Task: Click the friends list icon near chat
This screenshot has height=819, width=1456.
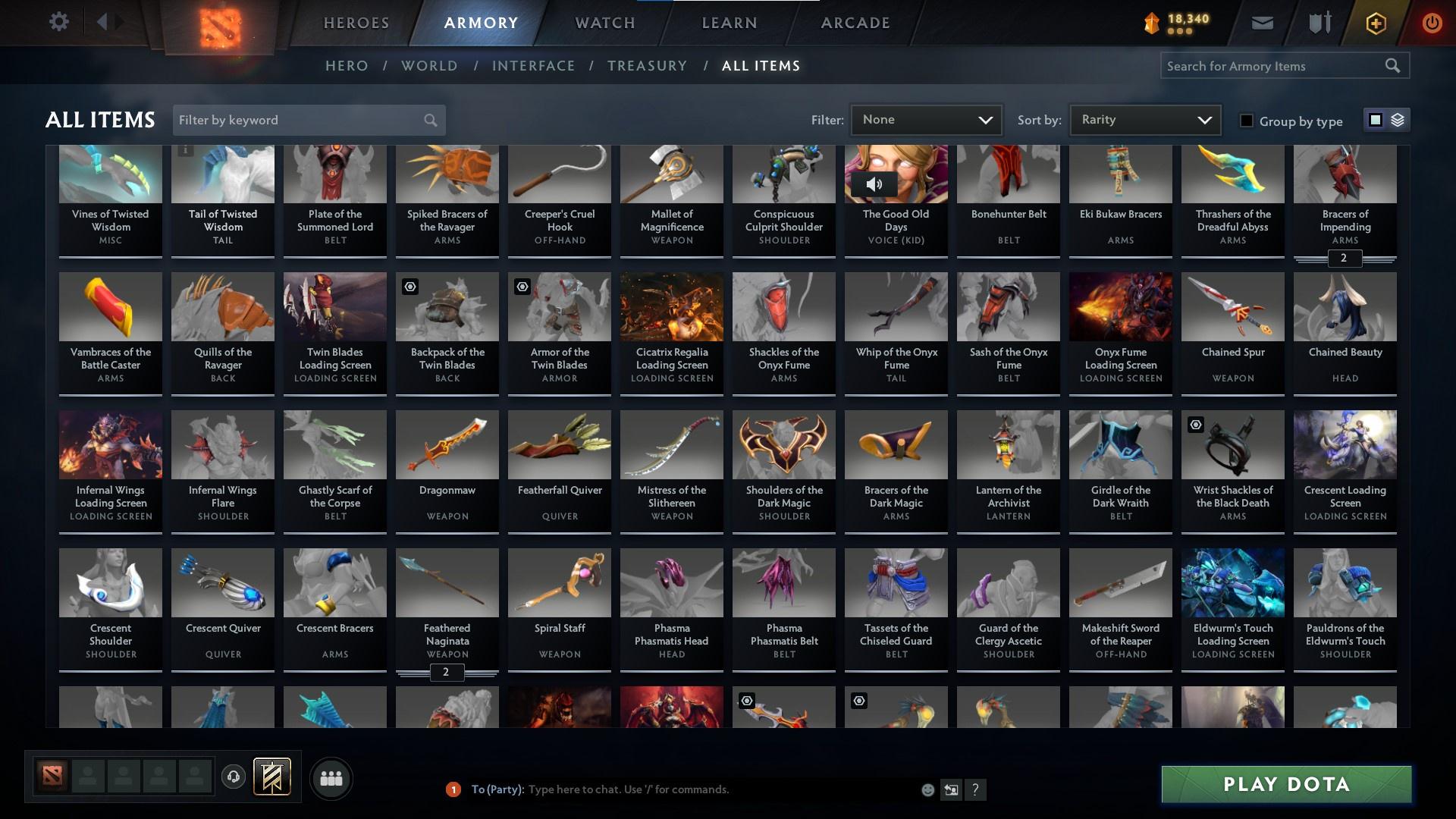Action: [331, 778]
